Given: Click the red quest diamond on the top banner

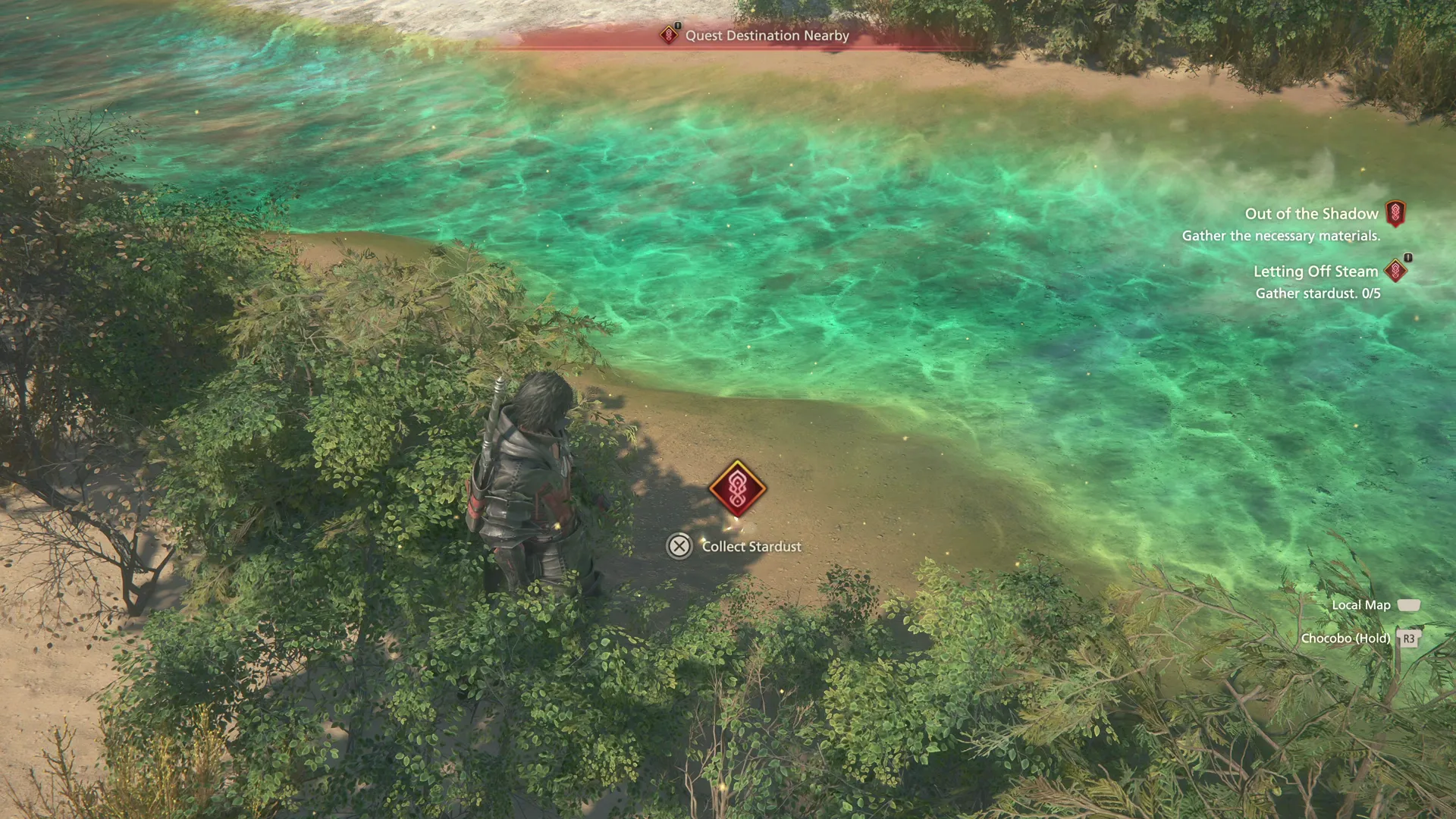Looking at the screenshot, I should 668,35.
